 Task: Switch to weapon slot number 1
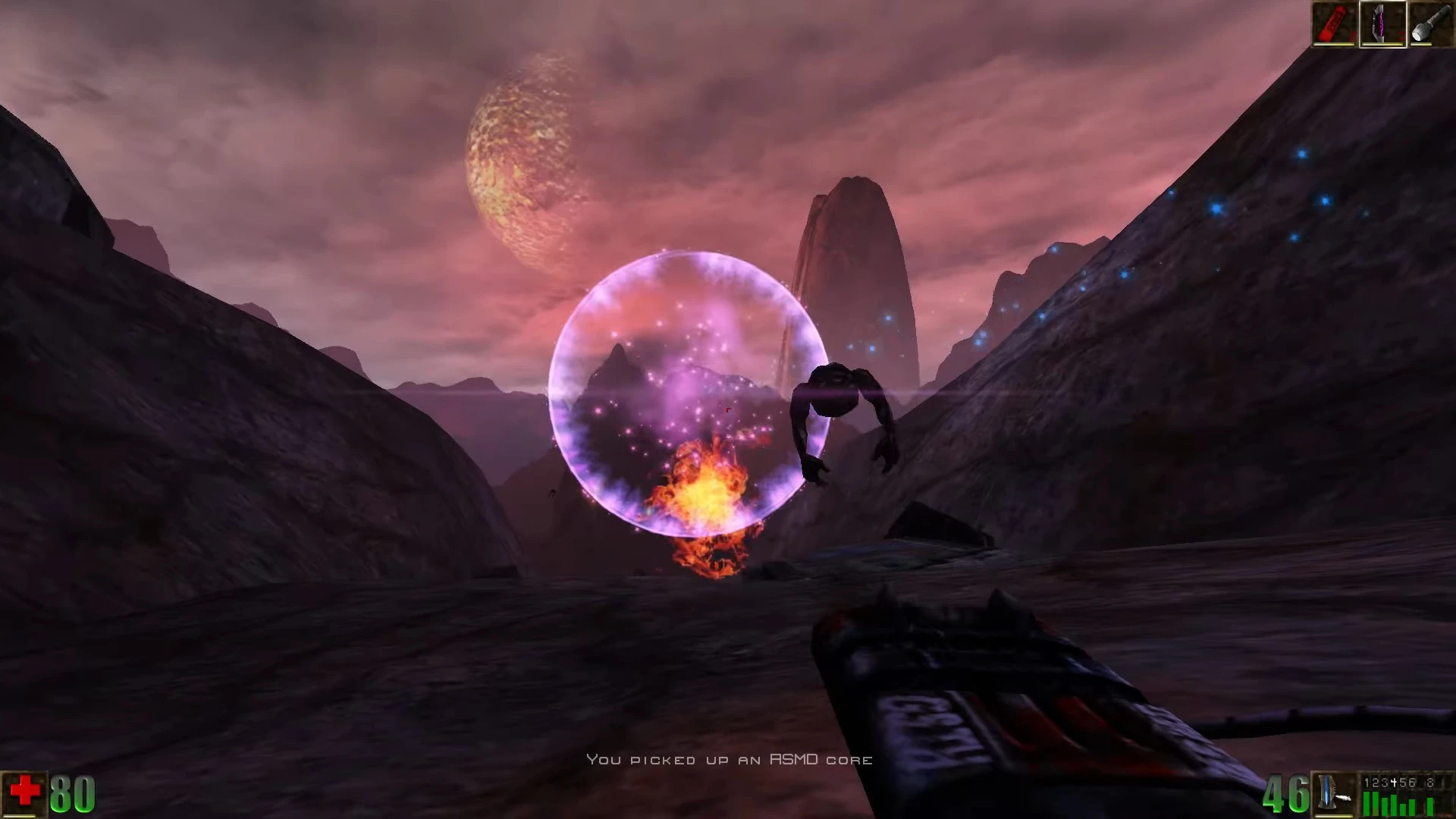tap(1367, 783)
